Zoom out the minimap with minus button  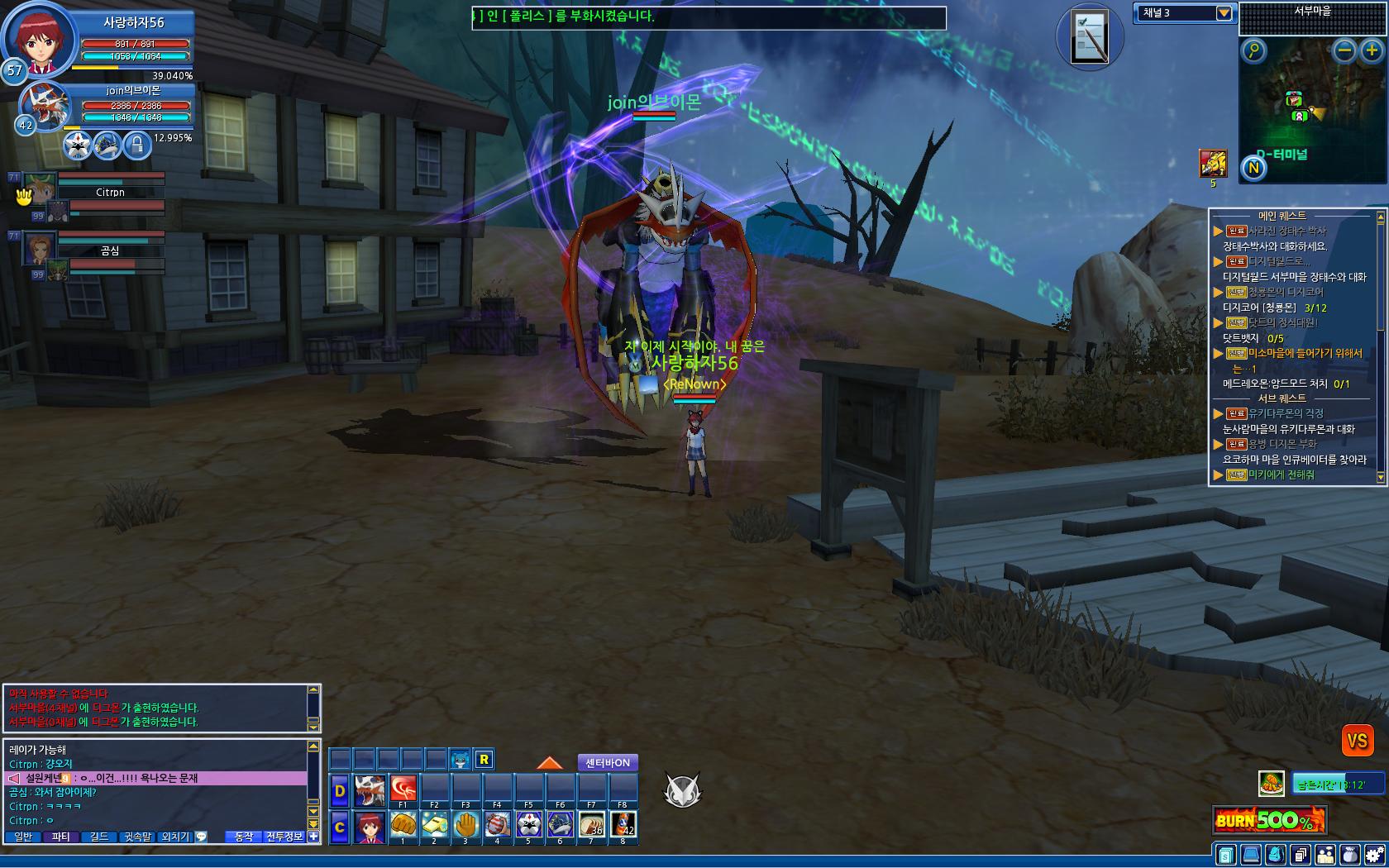tap(1345, 51)
